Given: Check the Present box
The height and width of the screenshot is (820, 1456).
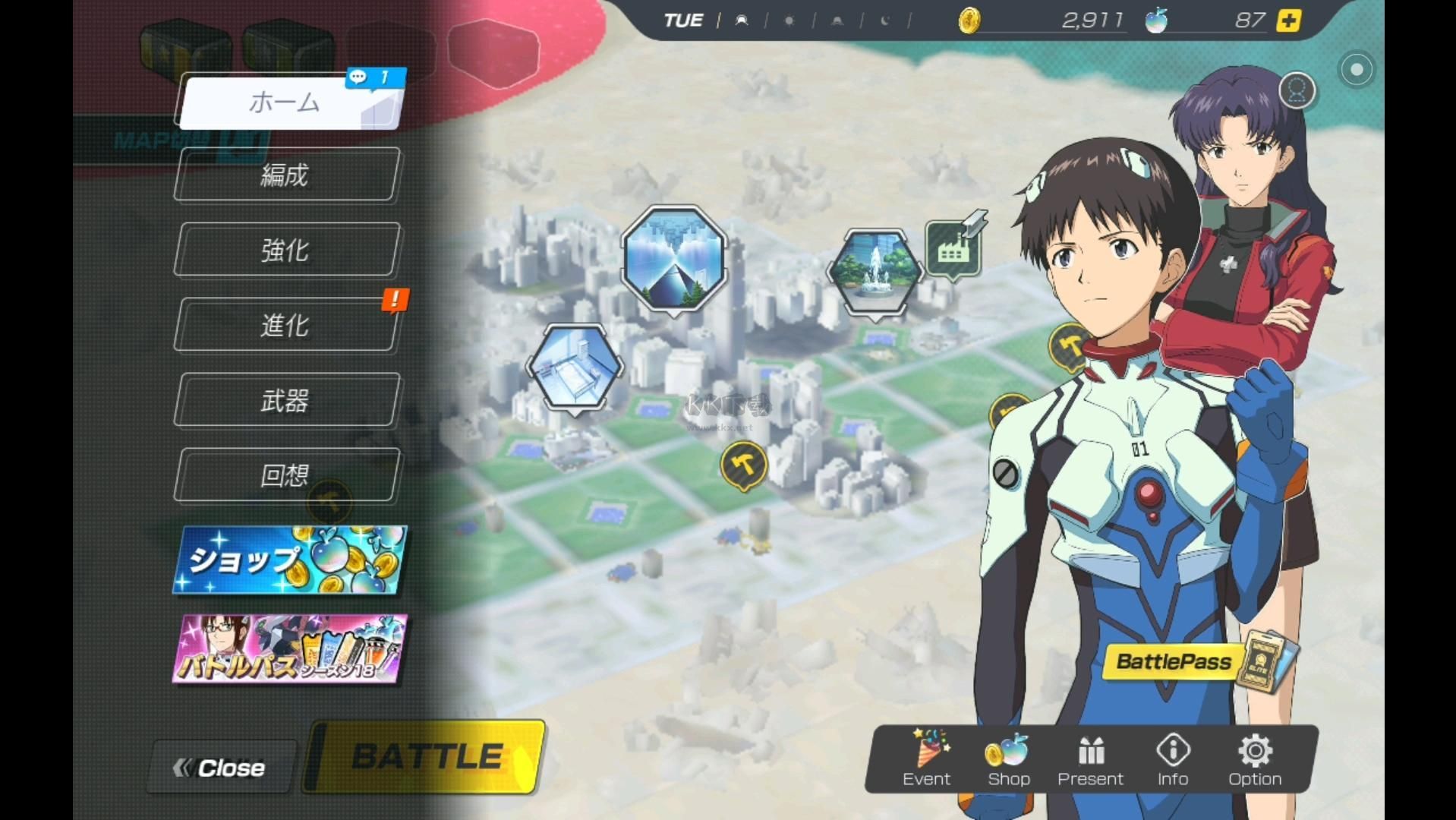Looking at the screenshot, I should tap(1090, 758).
